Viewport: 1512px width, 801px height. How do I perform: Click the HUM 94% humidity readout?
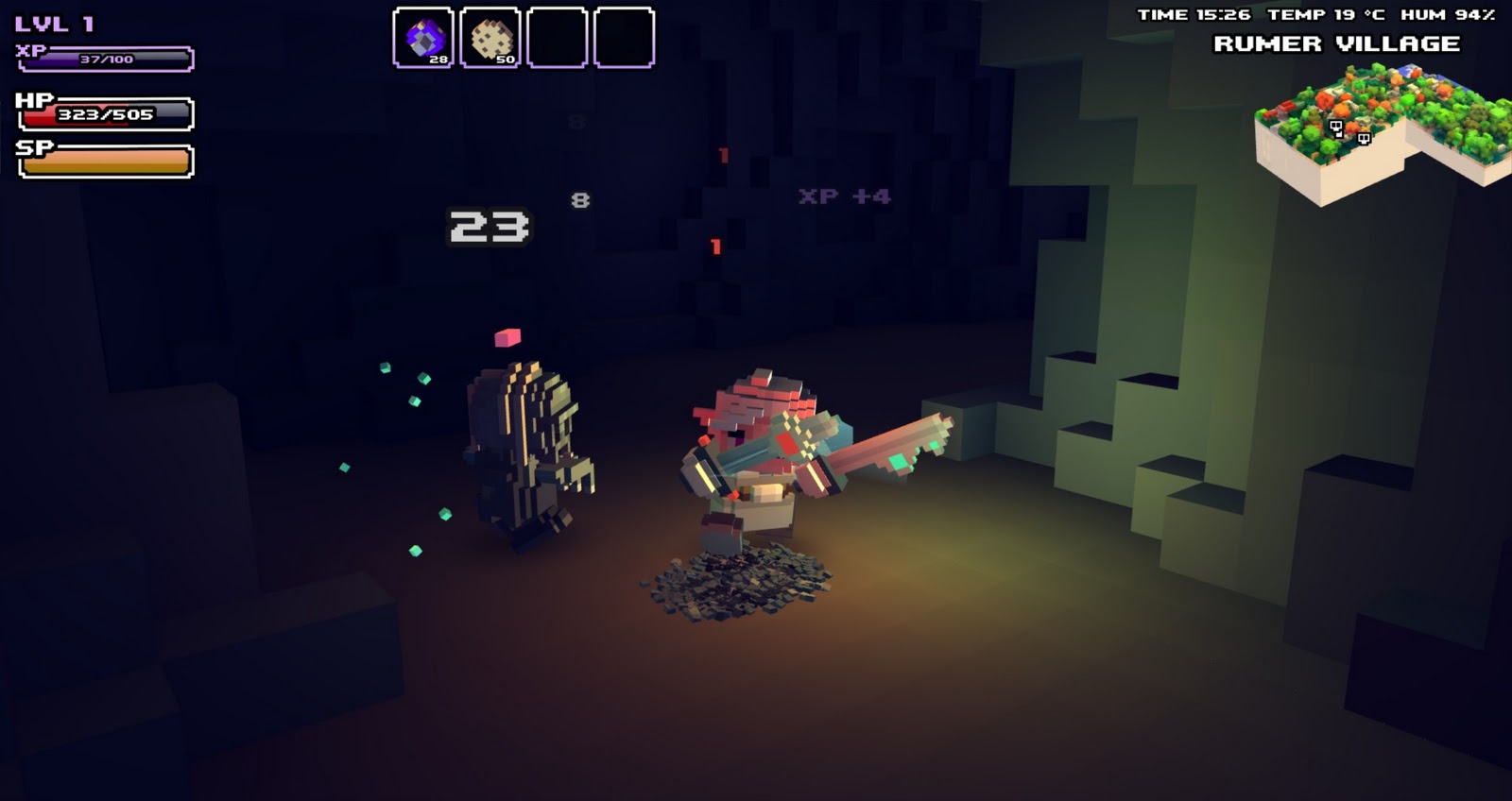[1446, 13]
